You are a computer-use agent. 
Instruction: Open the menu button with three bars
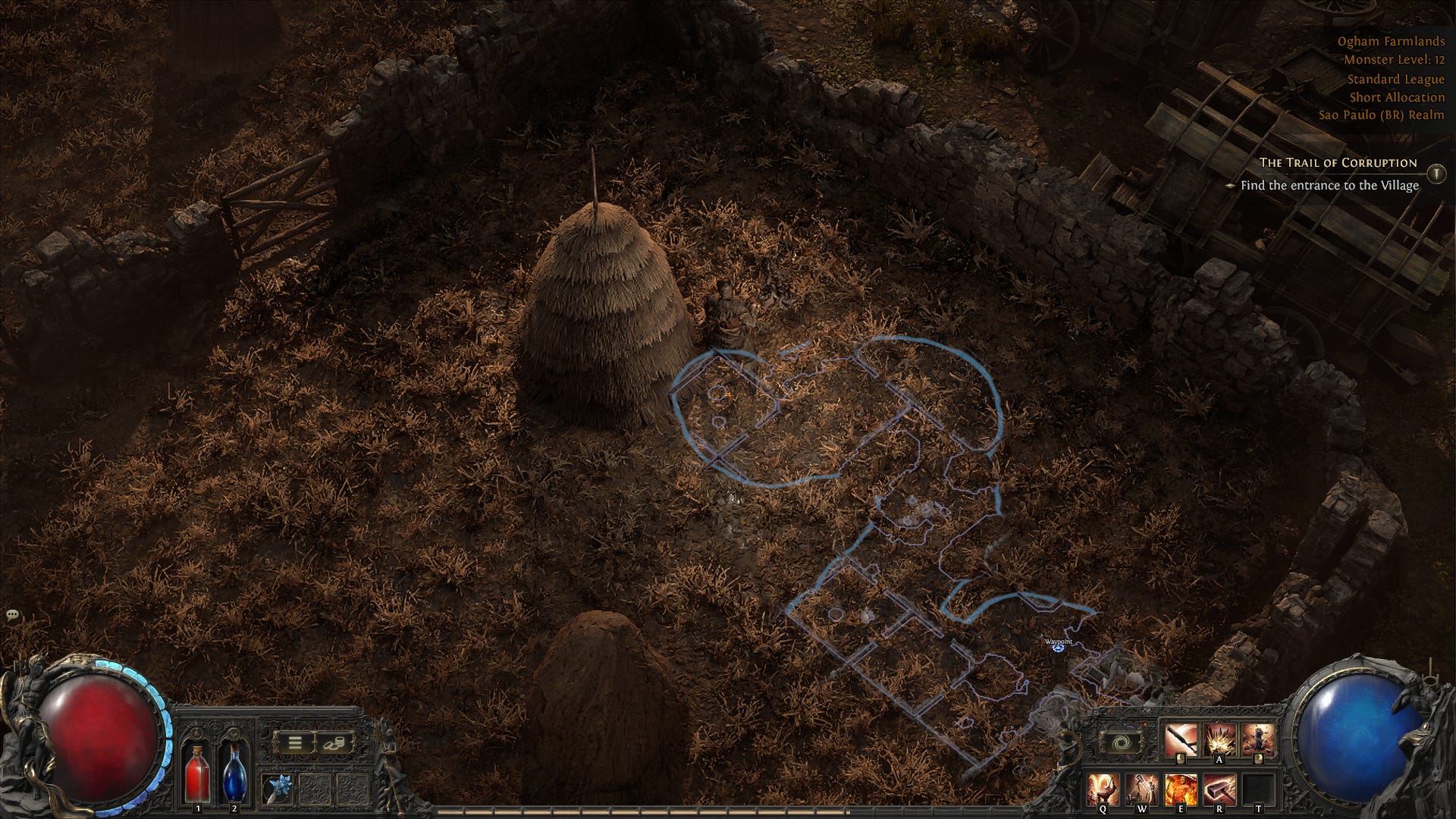pos(294,742)
